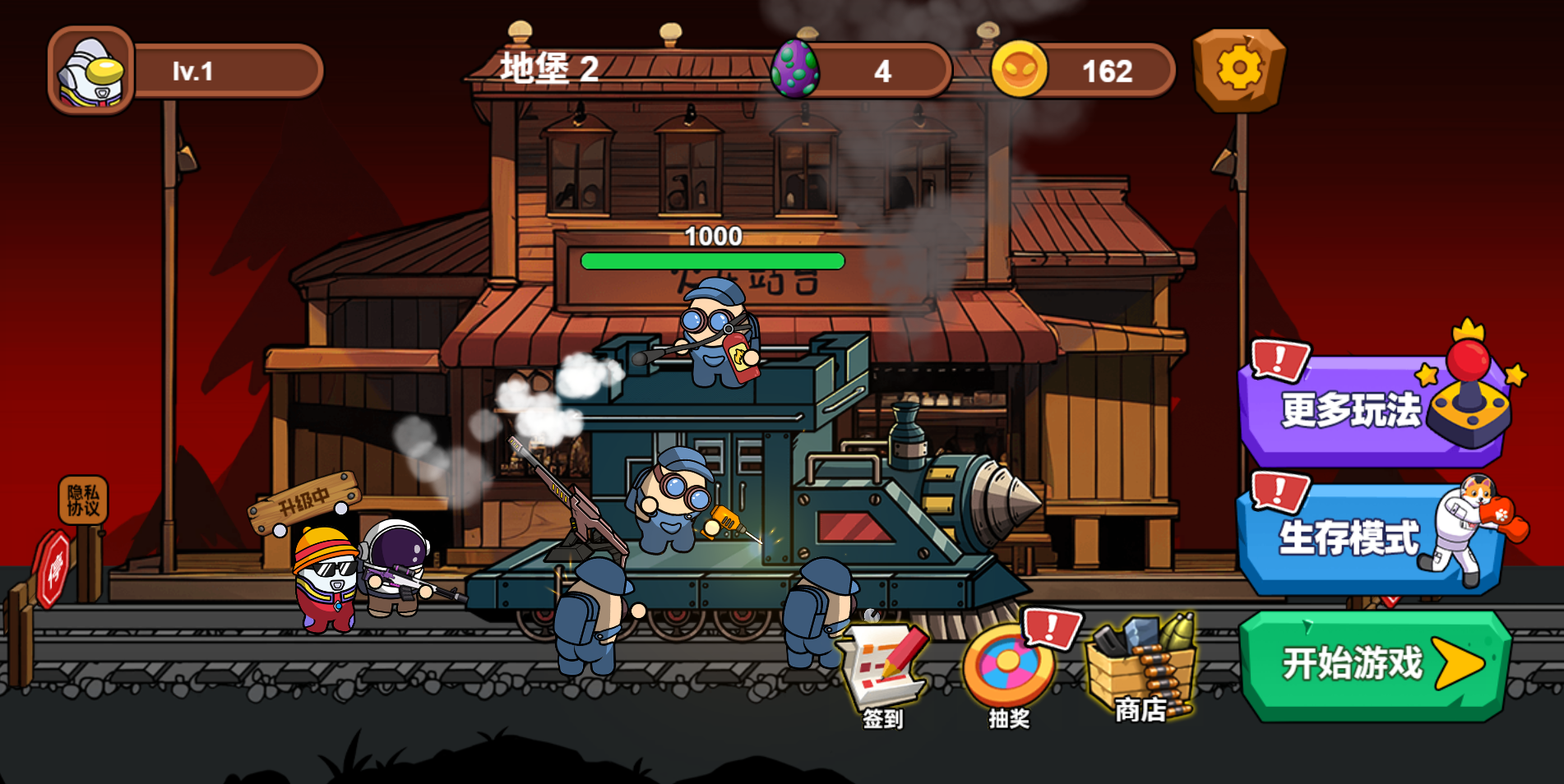This screenshot has height=784, width=1564.
Task: Tap the 升级中 upgrade wooden sign
Action: click(x=304, y=500)
